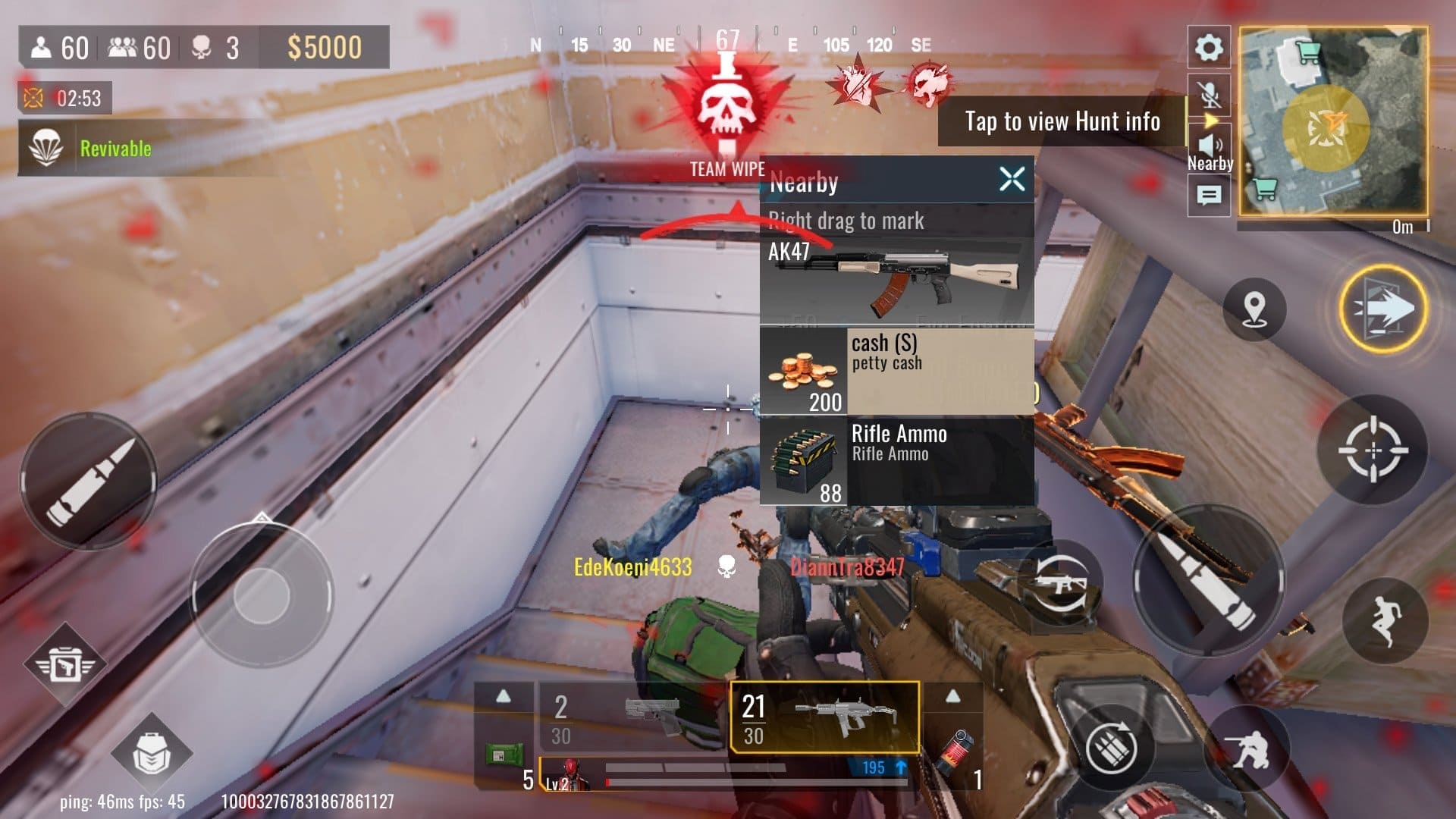Aim down sights with crosshair button

click(x=1373, y=450)
